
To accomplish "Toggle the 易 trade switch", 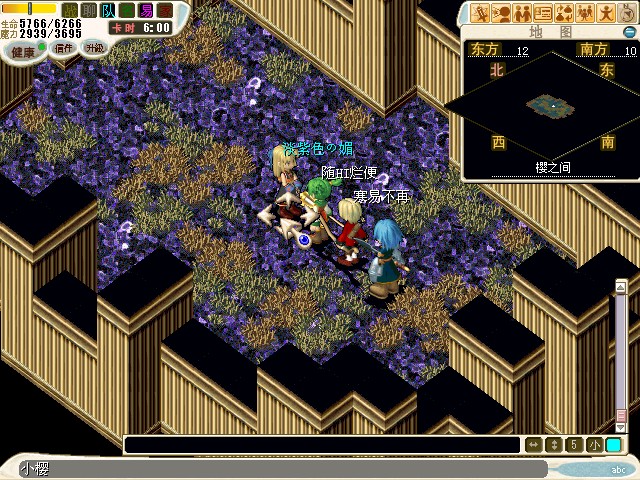I will click(x=144, y=9).
